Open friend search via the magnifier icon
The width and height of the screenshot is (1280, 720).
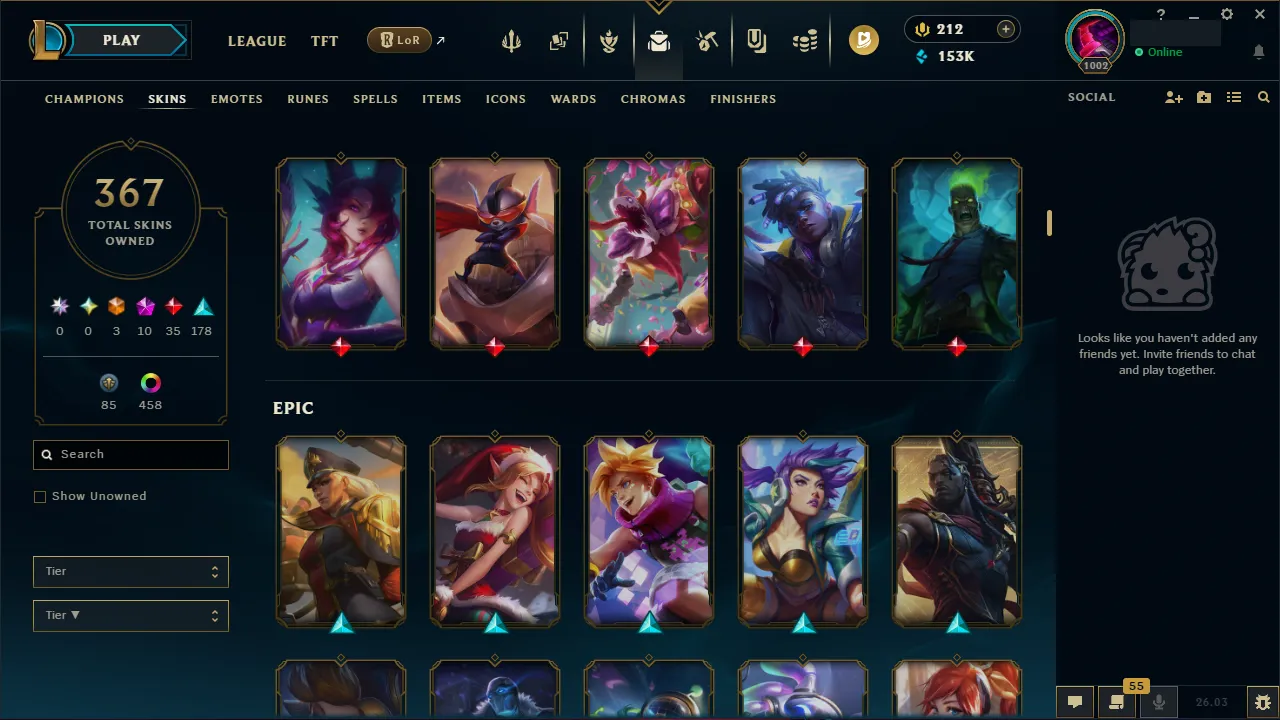pyautogui.click(x=1263, y=97)
